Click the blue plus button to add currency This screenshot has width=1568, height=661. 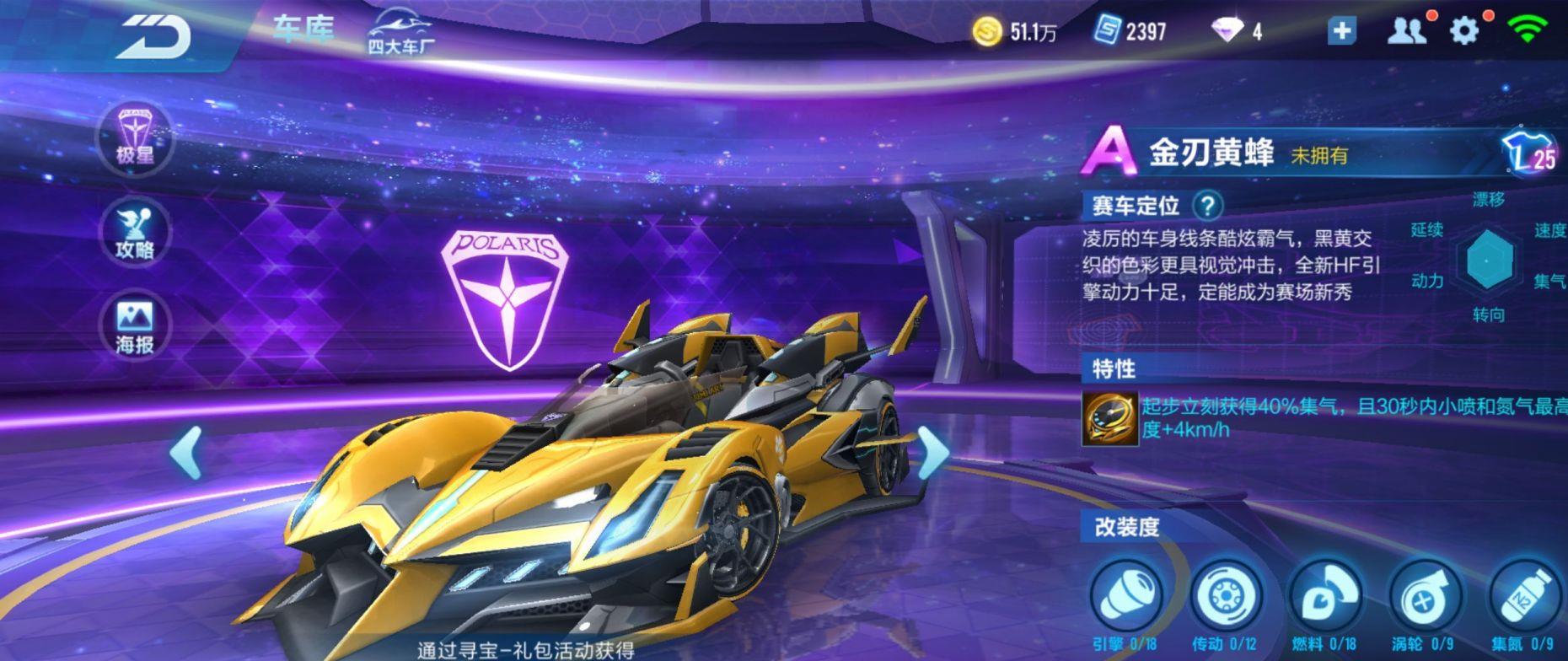1341,31
